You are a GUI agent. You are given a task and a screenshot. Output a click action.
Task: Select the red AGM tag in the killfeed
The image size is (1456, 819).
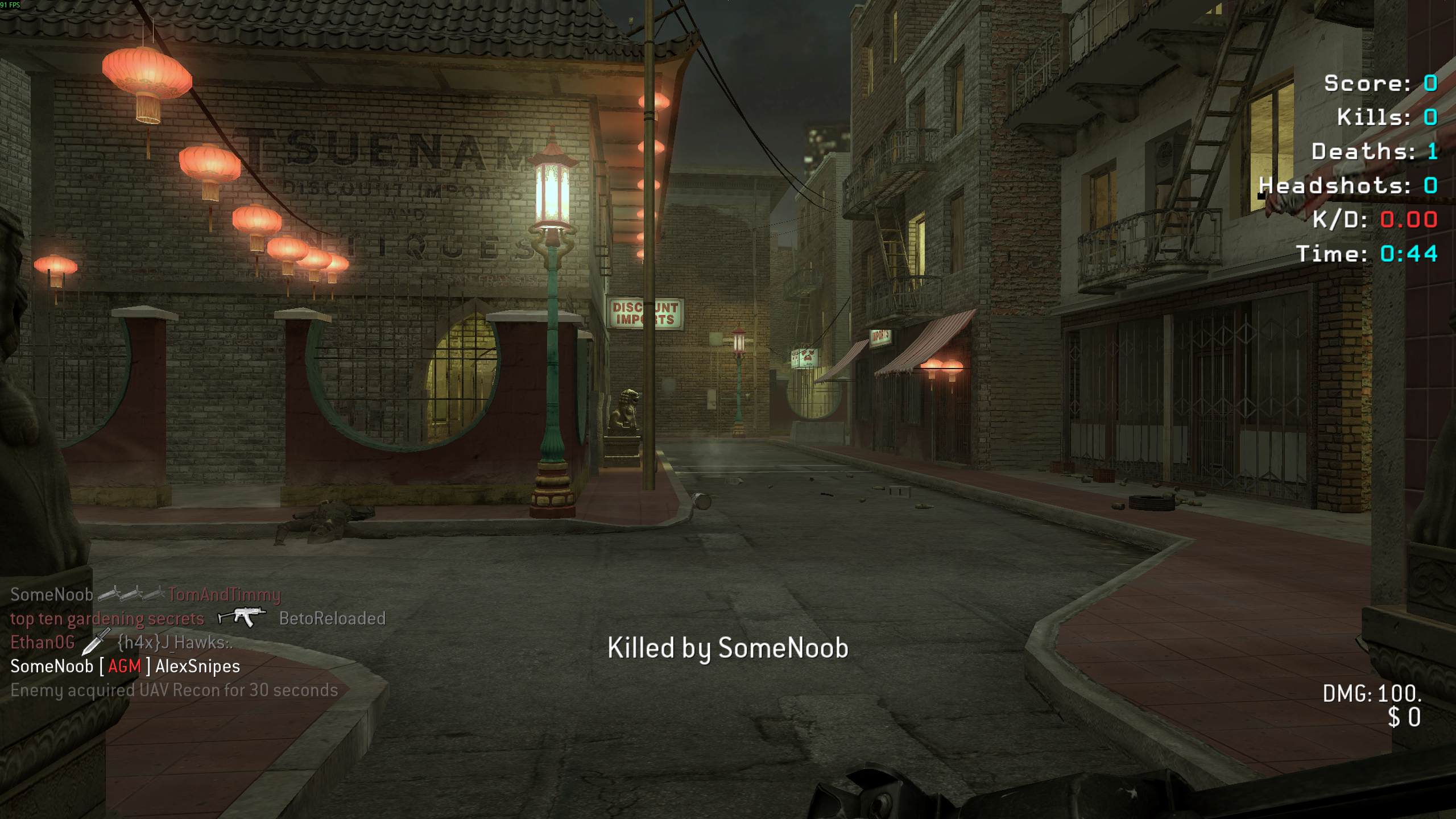(124, 667)
